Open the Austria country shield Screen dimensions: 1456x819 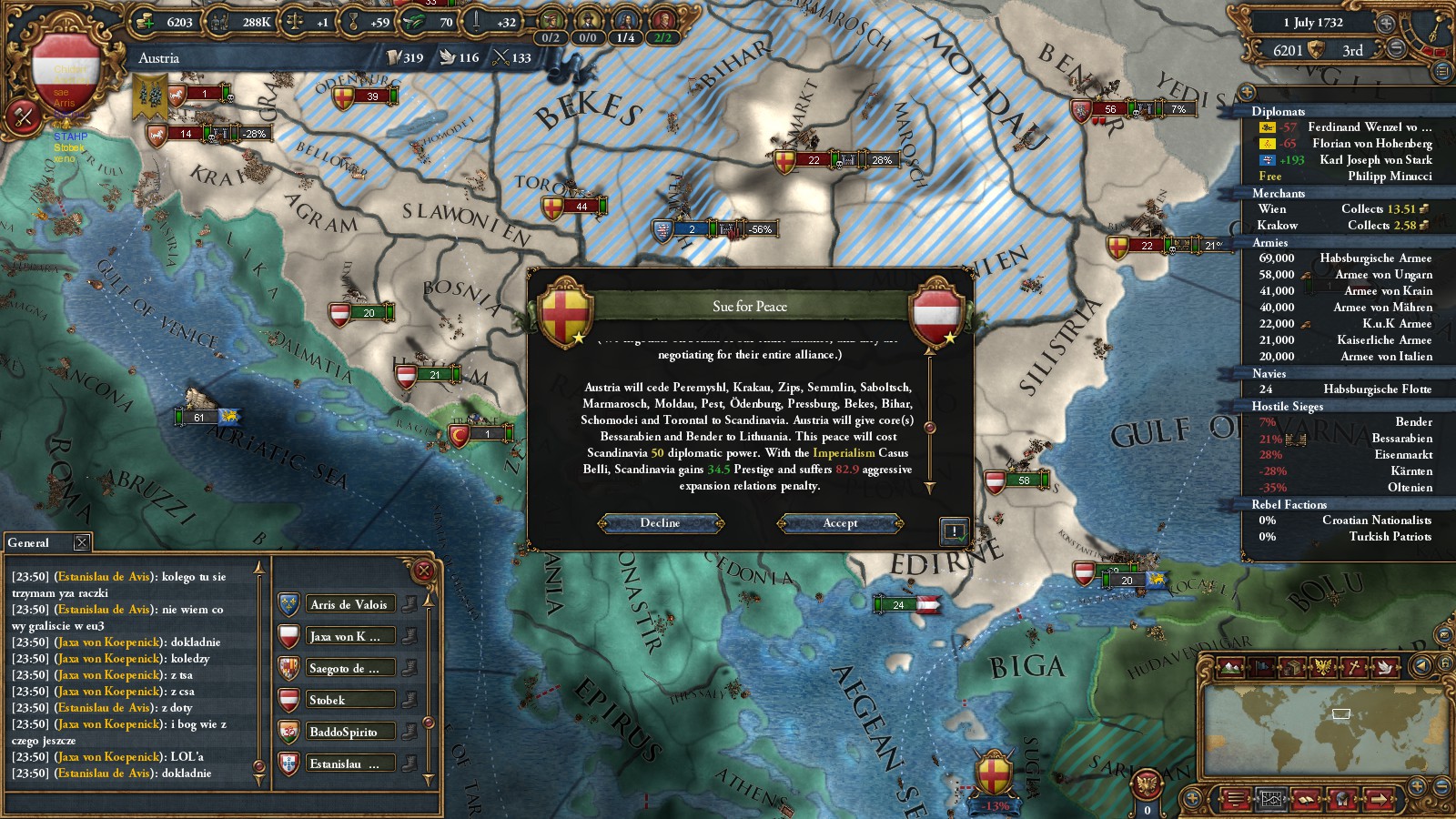(x=64, y=75)
